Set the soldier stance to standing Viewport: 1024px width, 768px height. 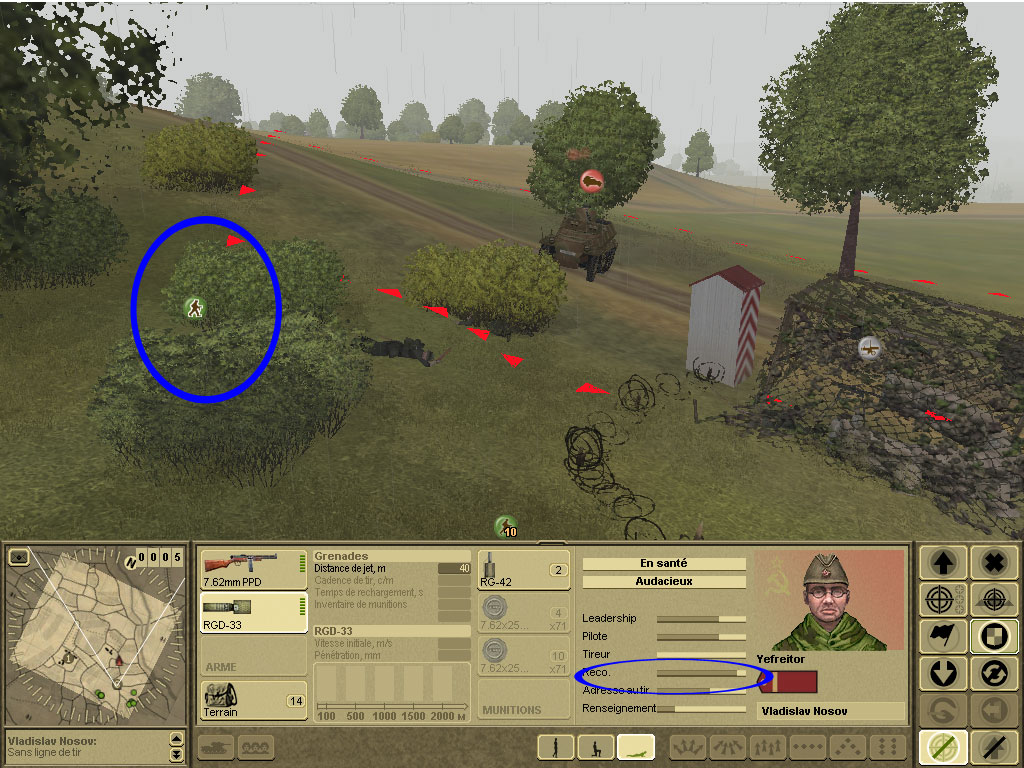(555, 746)
